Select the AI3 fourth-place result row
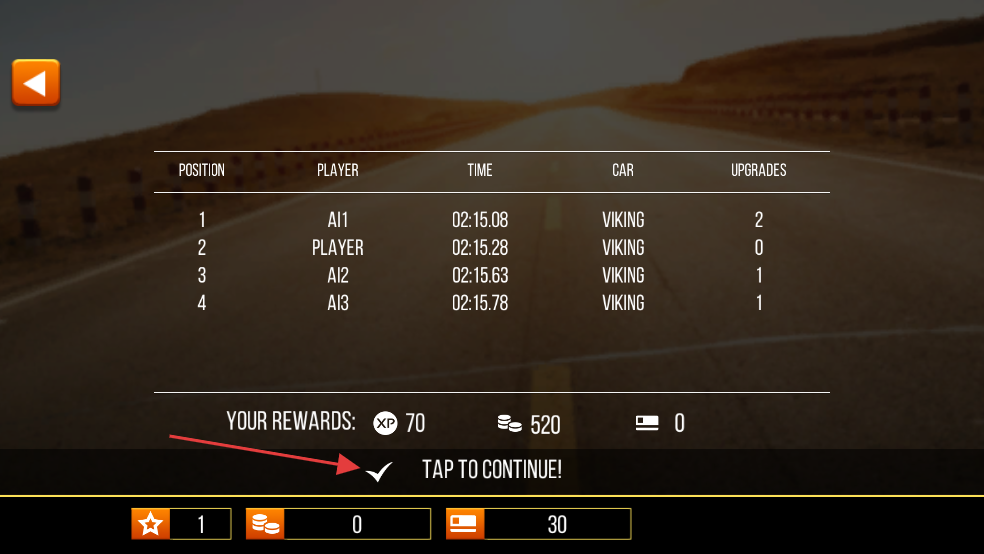 491,303
